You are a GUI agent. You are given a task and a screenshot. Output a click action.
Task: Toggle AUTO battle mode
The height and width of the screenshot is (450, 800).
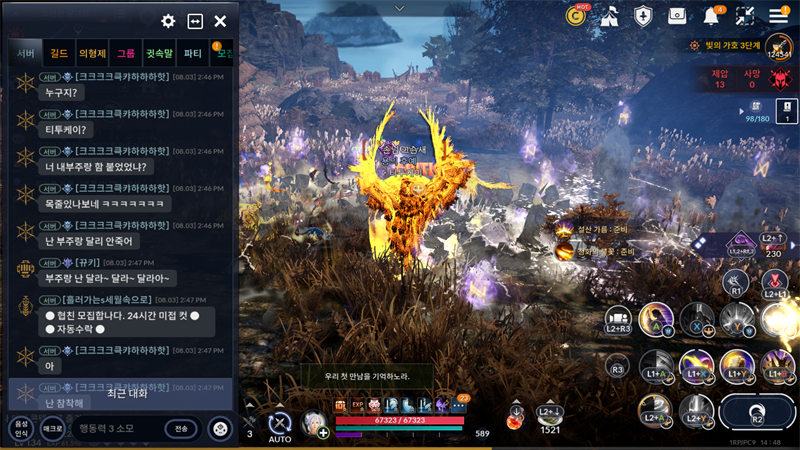pyautogui.click(x=280, y=426)
